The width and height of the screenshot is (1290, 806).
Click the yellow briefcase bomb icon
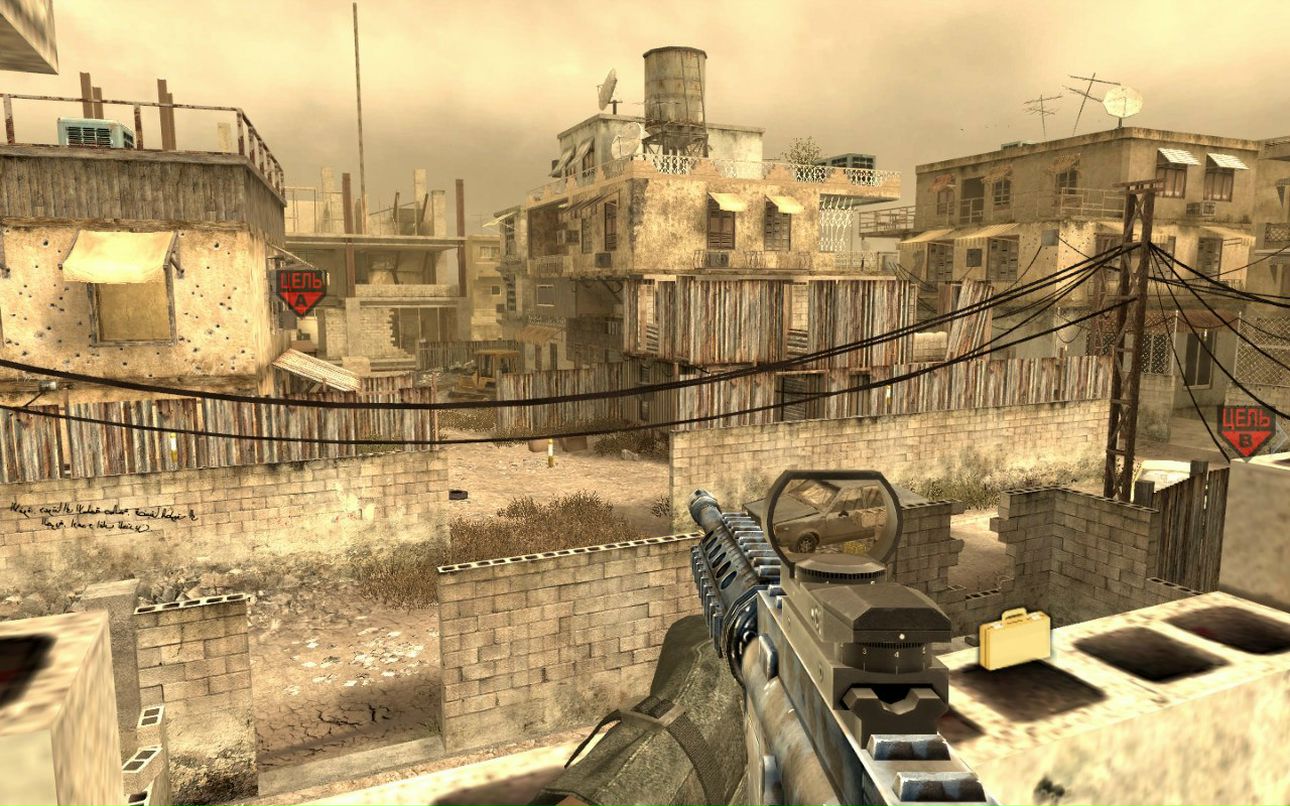(x=1014, y=638)
